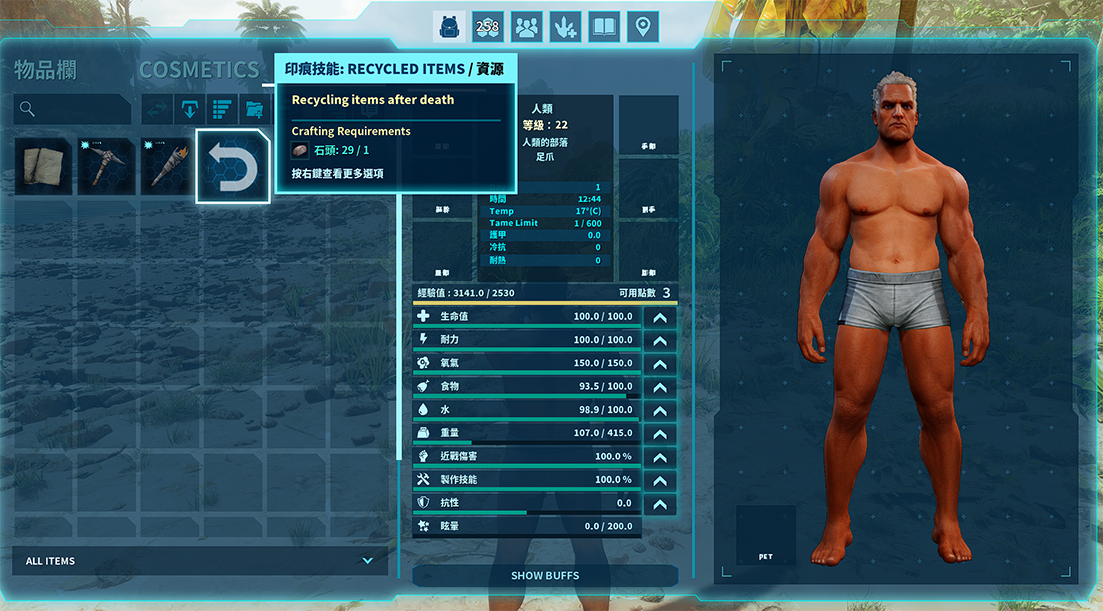Select the stone pickaxe slot
1103x611 pixels.
click(x=106, y=167)
